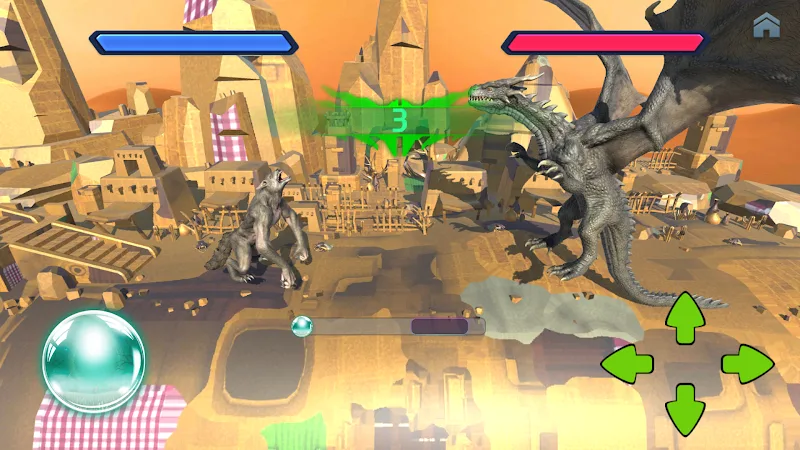800x450 pixels.
Task: Tap the home icon button
Action: 767,25
